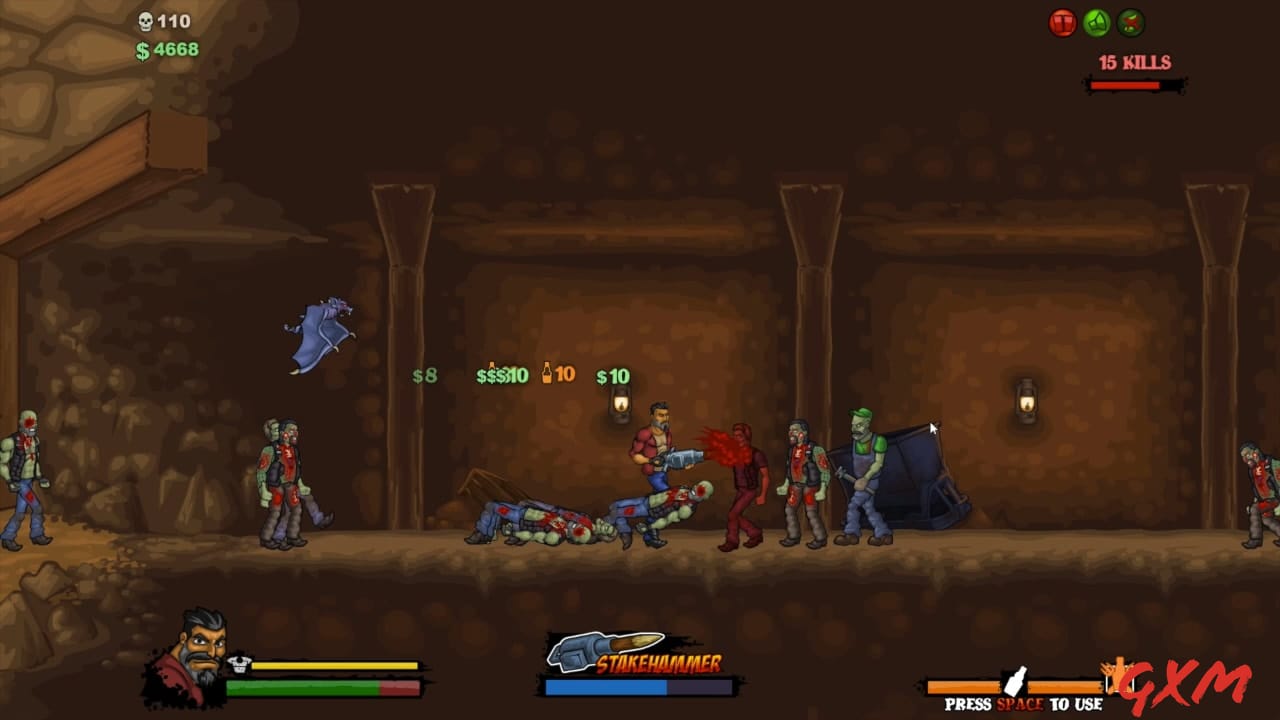Click the floating $10 money pickup text

[614, 378]
